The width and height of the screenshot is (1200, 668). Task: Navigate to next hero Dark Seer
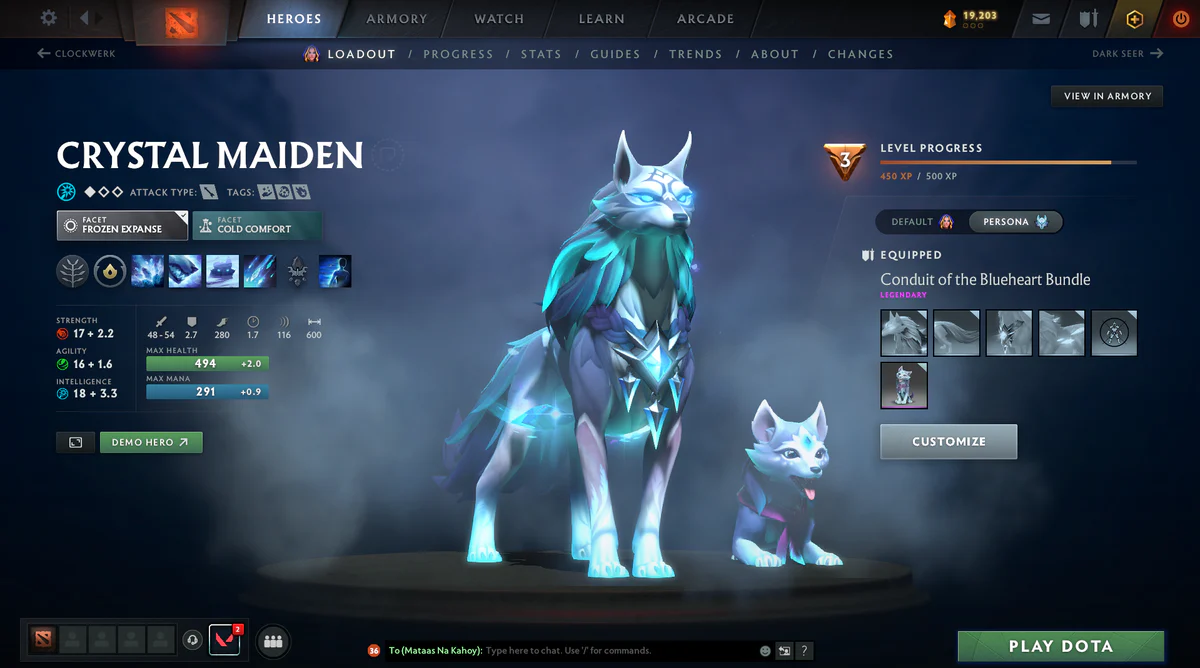(1127, 53)
